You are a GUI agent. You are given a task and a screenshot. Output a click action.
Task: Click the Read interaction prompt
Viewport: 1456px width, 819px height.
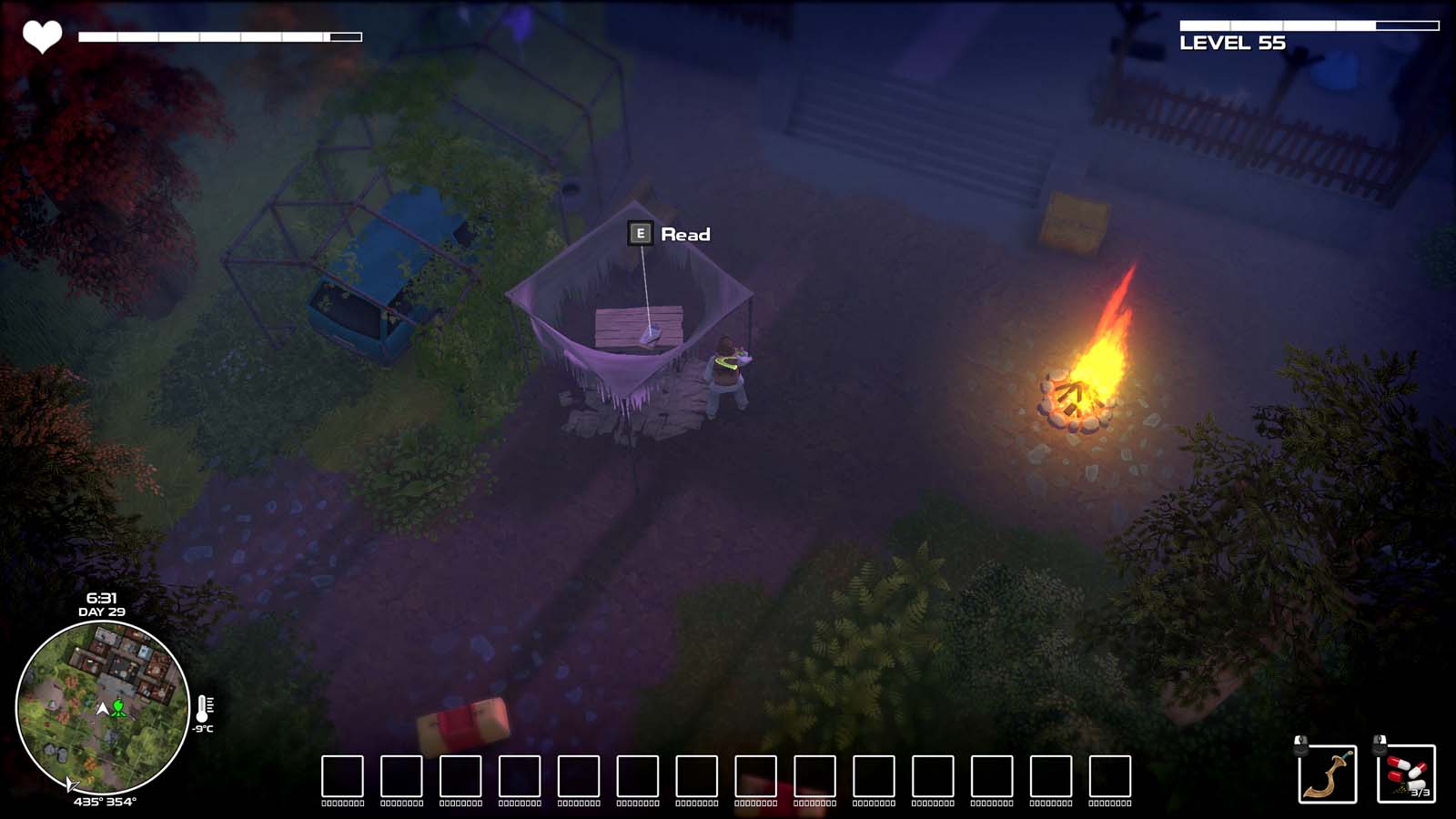(x=686, y=235)
